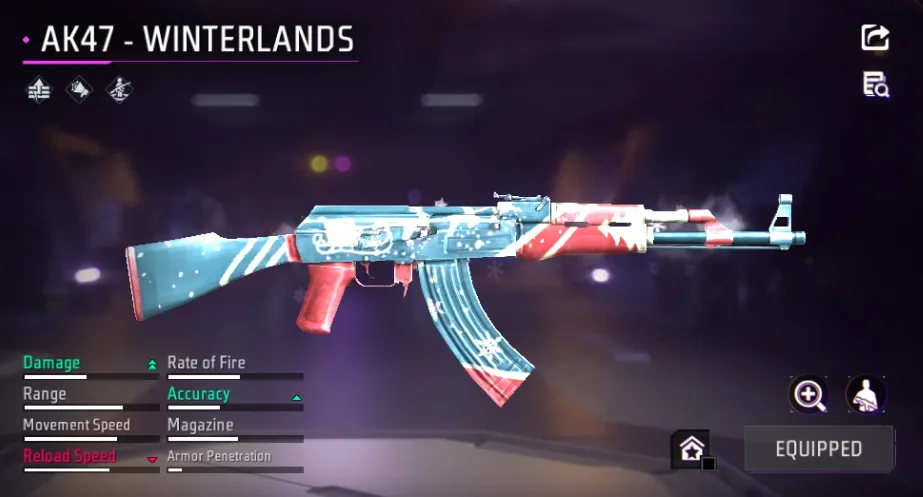Select the soldier with rifle attribute icon
This screenshot has width=923, height=497.
point(119,90)
